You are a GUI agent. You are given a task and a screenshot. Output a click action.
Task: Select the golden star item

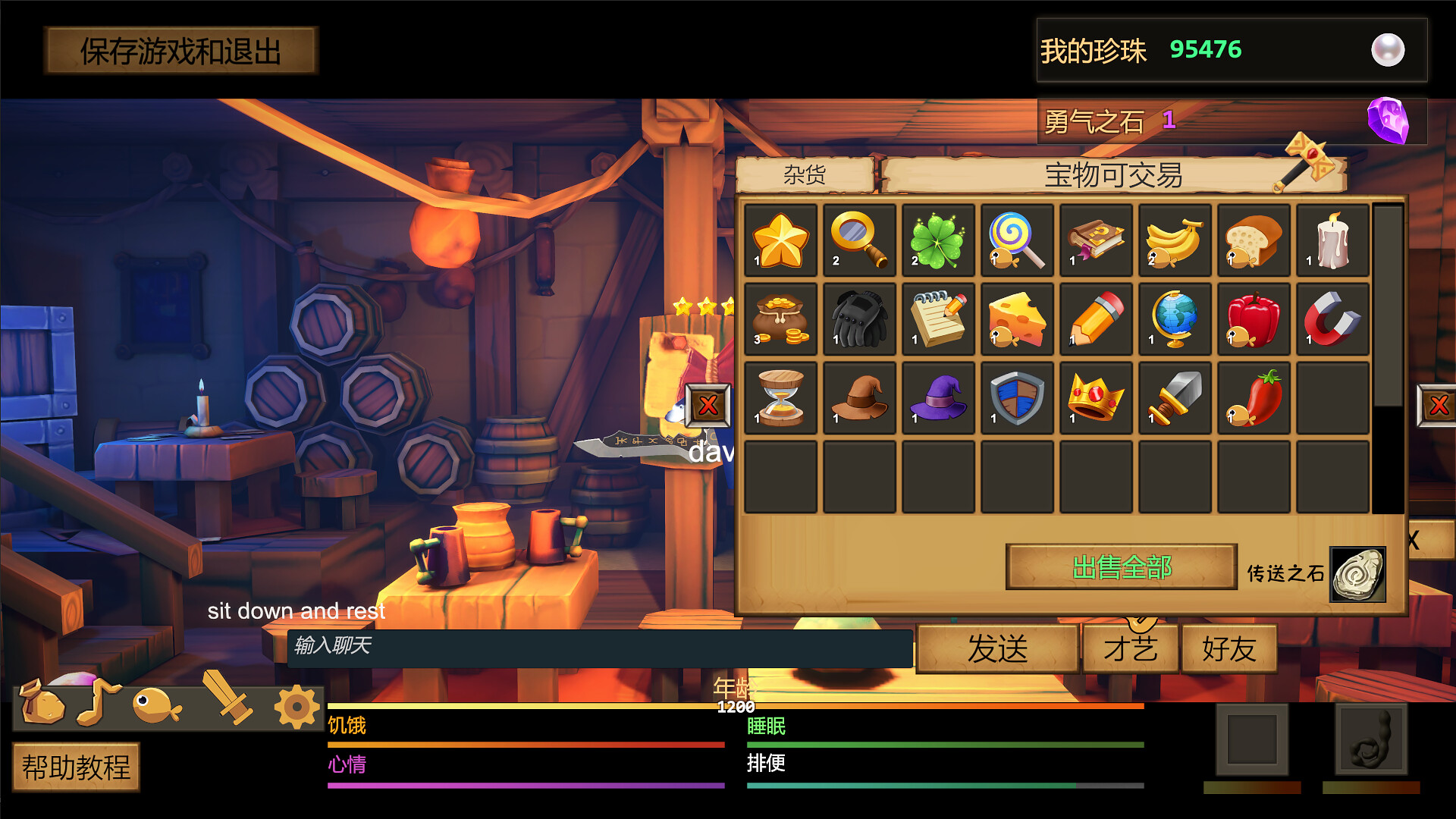coord(781,241)
